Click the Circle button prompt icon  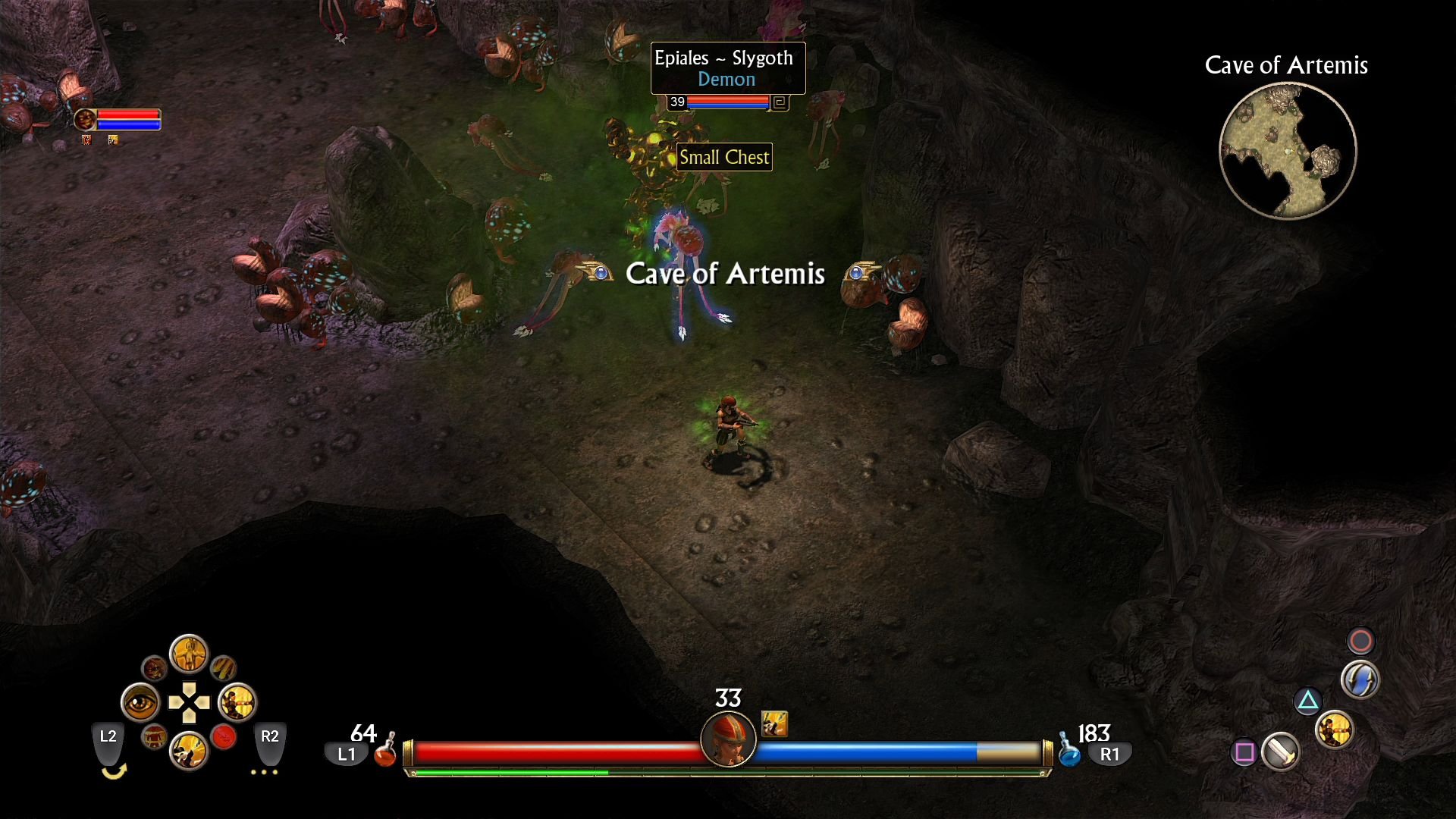click(x=1360, y=639)
